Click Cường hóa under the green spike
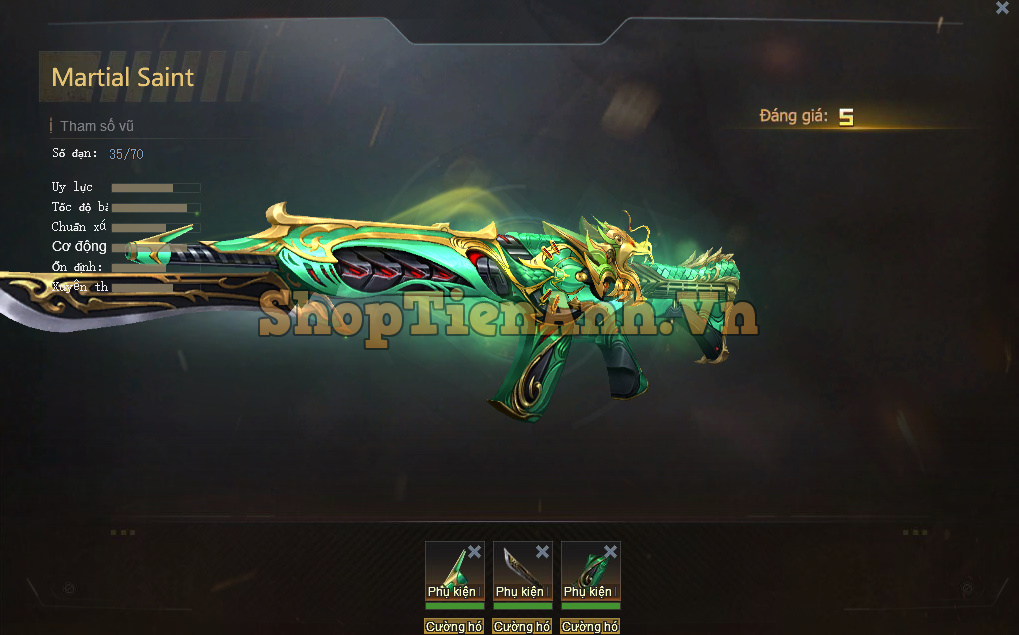 point(454,627)
